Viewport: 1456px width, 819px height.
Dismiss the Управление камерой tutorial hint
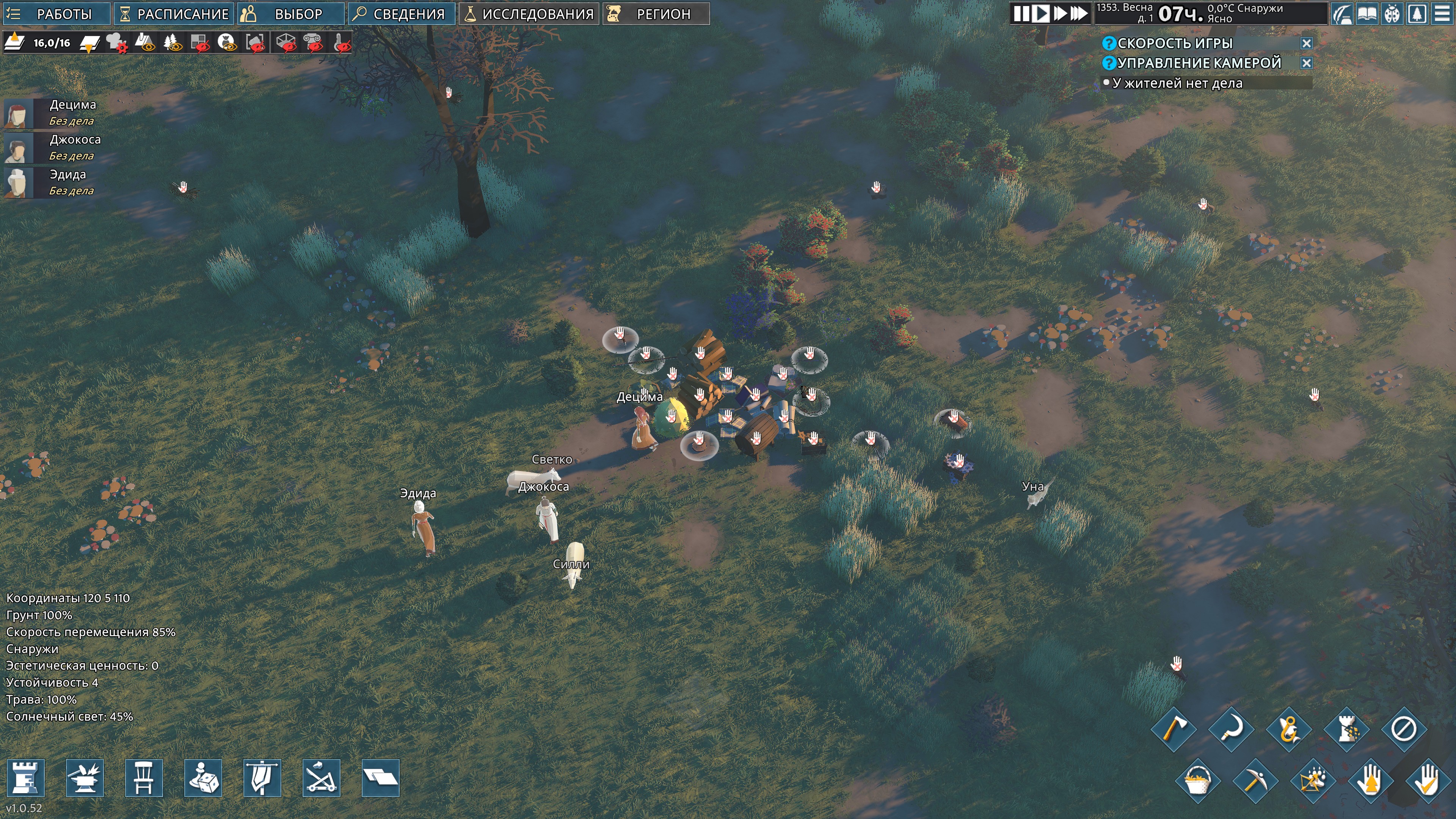(1306, 63)
